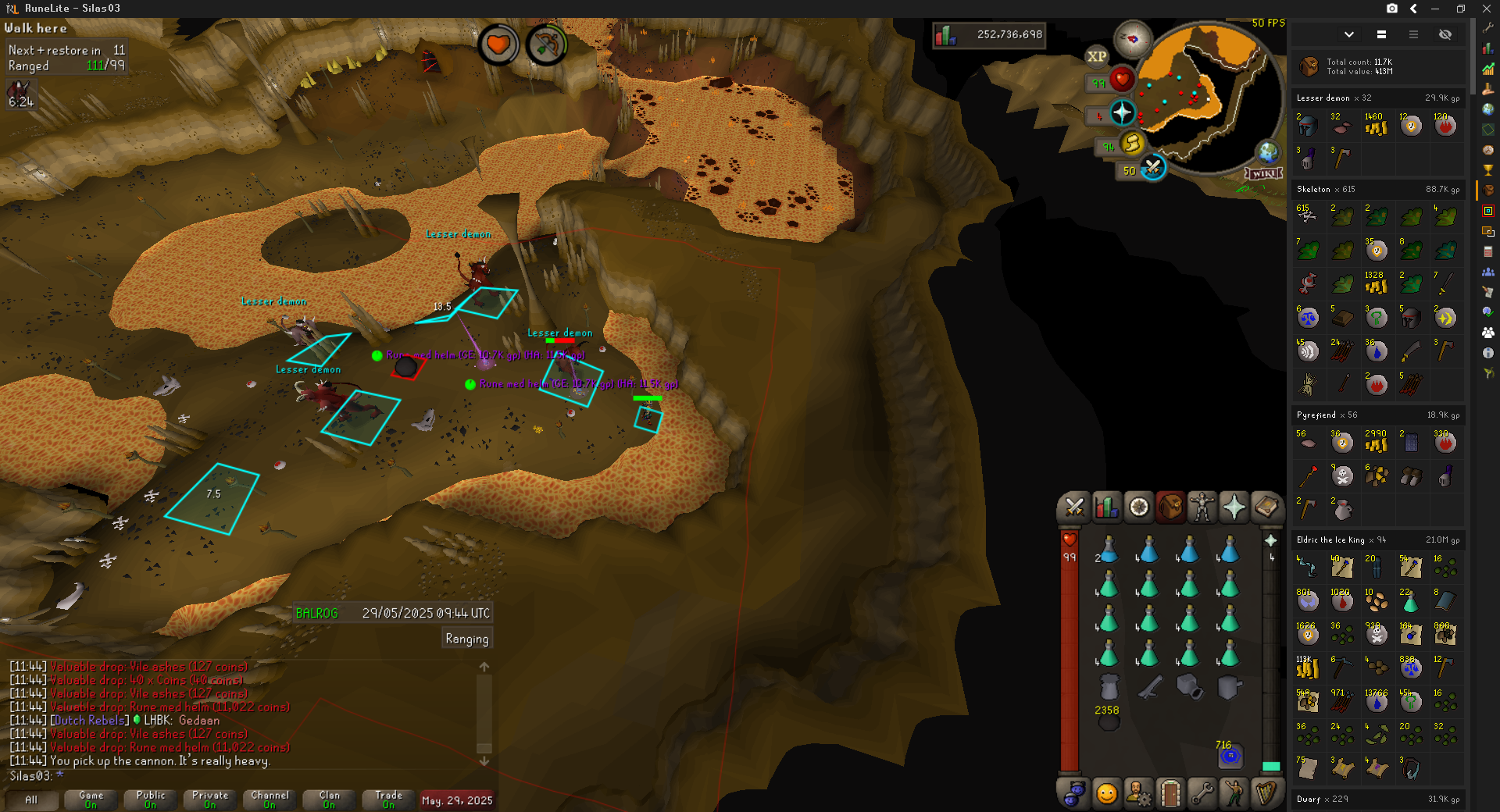
Task: Open the Spellbook tab
Action: (x=1266, y=507)
